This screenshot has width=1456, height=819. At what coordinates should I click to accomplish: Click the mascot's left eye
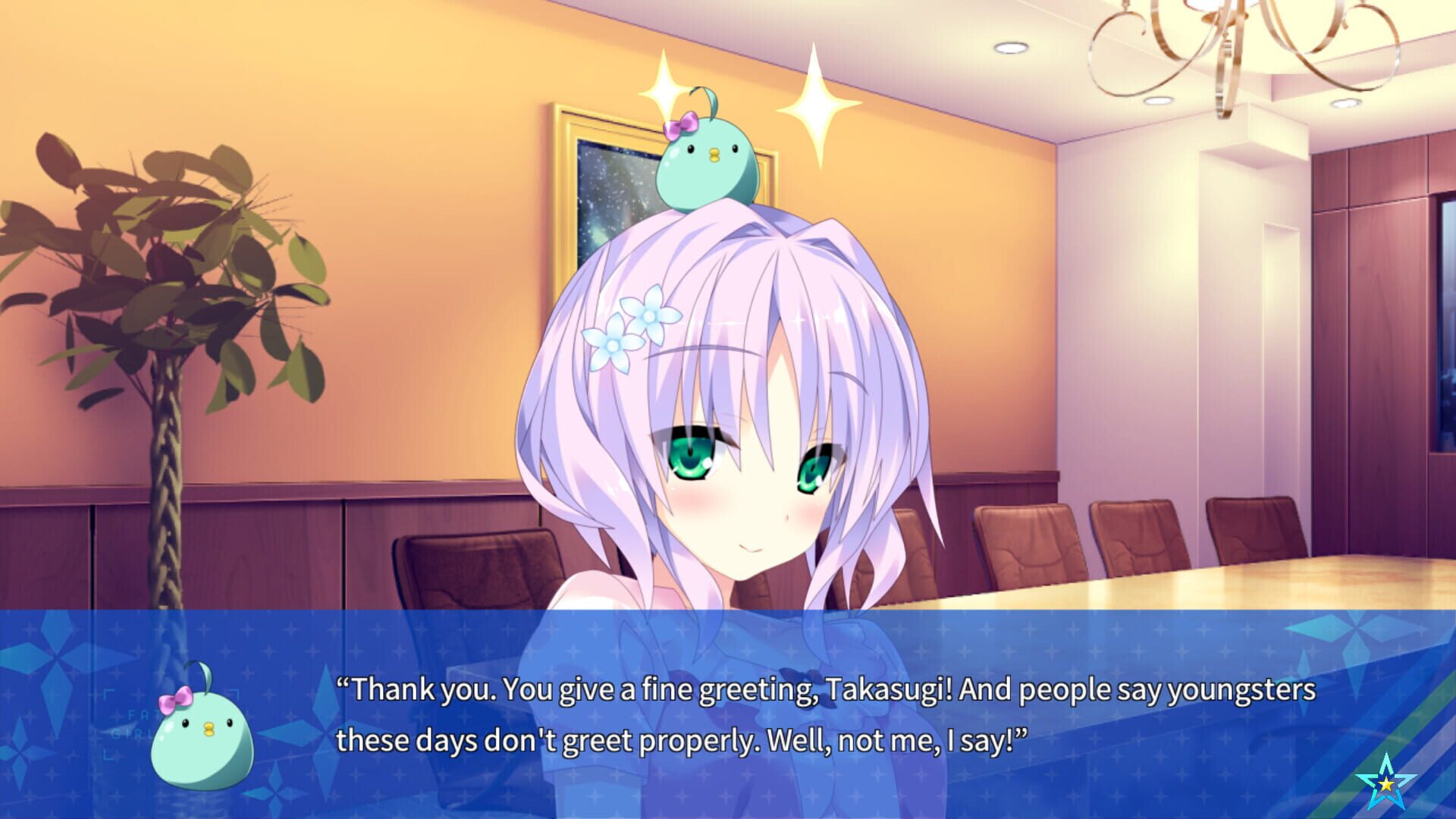coord(229,722)
